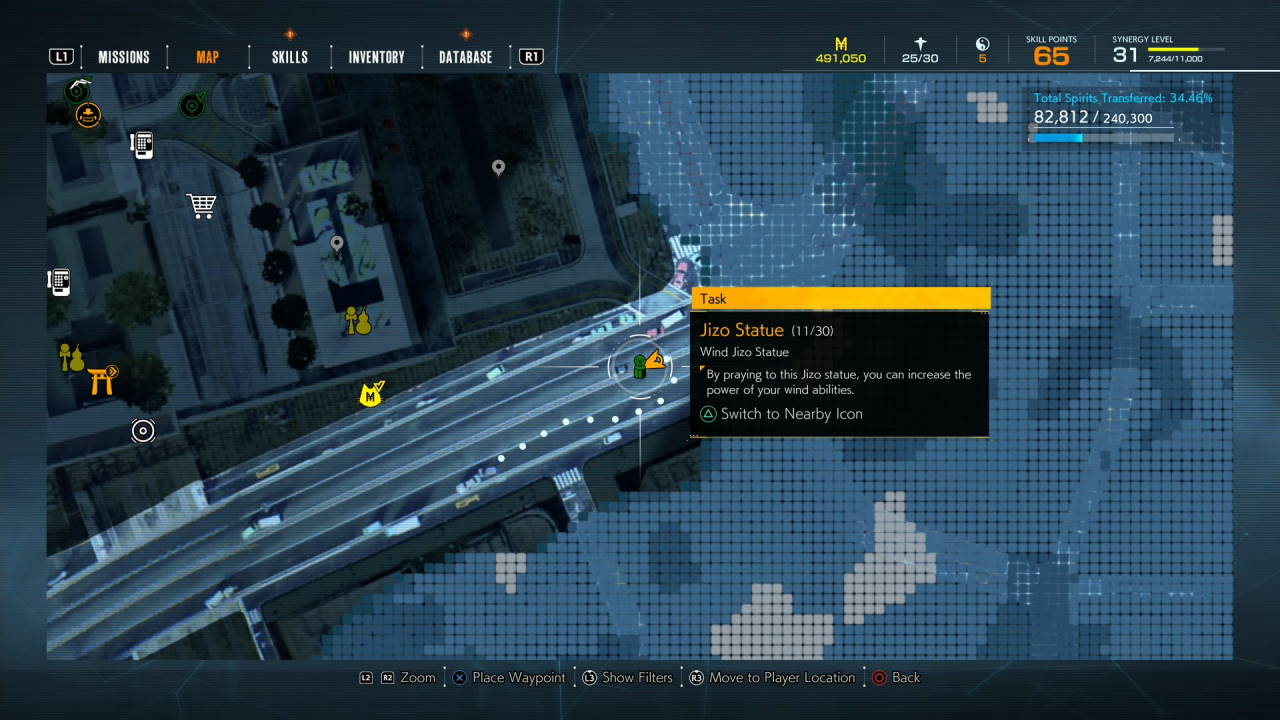Open the Skills tab
The height and width of the screenshot is (720, 1280).
coord(290,57)
